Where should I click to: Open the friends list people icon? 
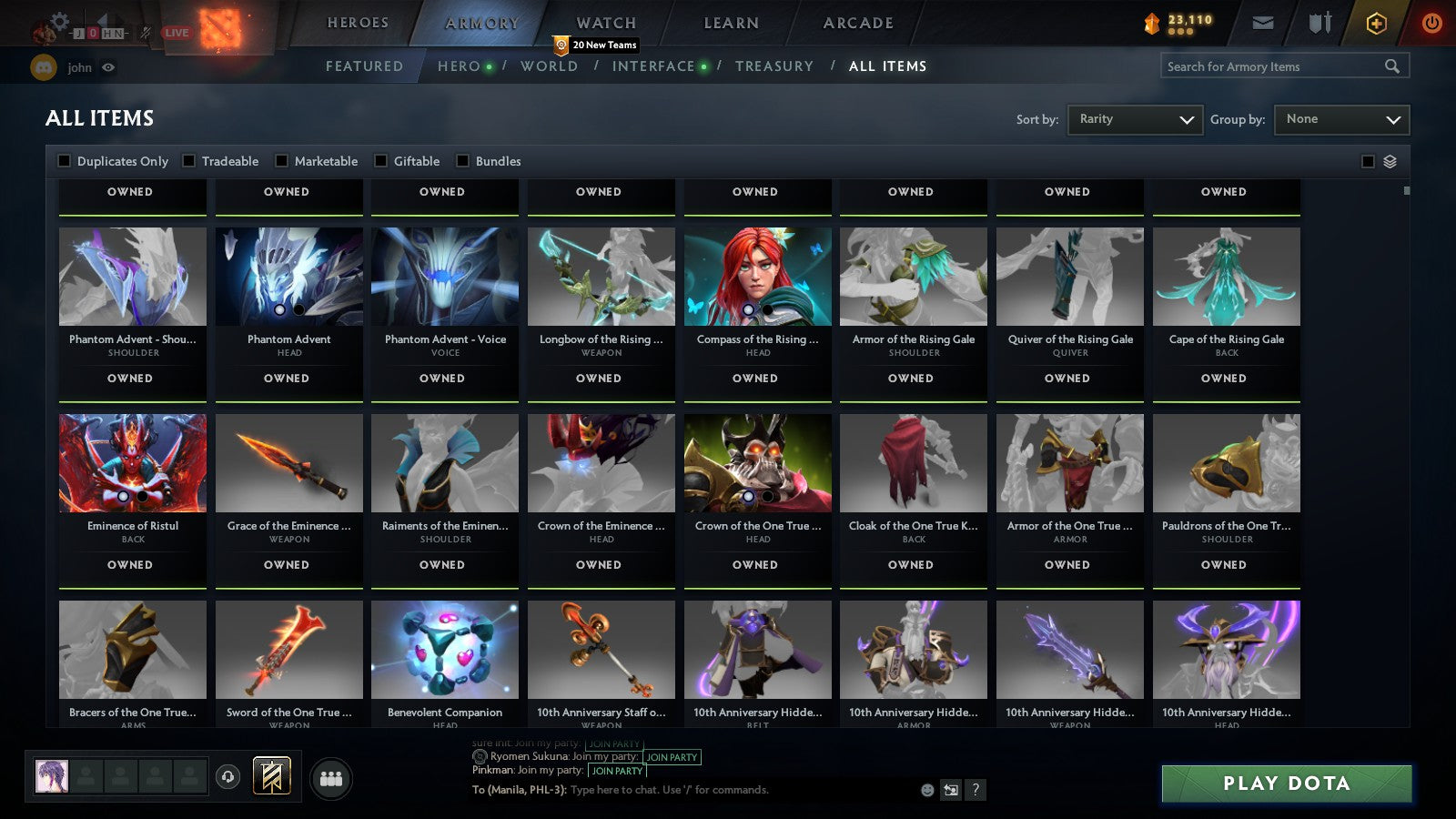[x=332, y=774]
